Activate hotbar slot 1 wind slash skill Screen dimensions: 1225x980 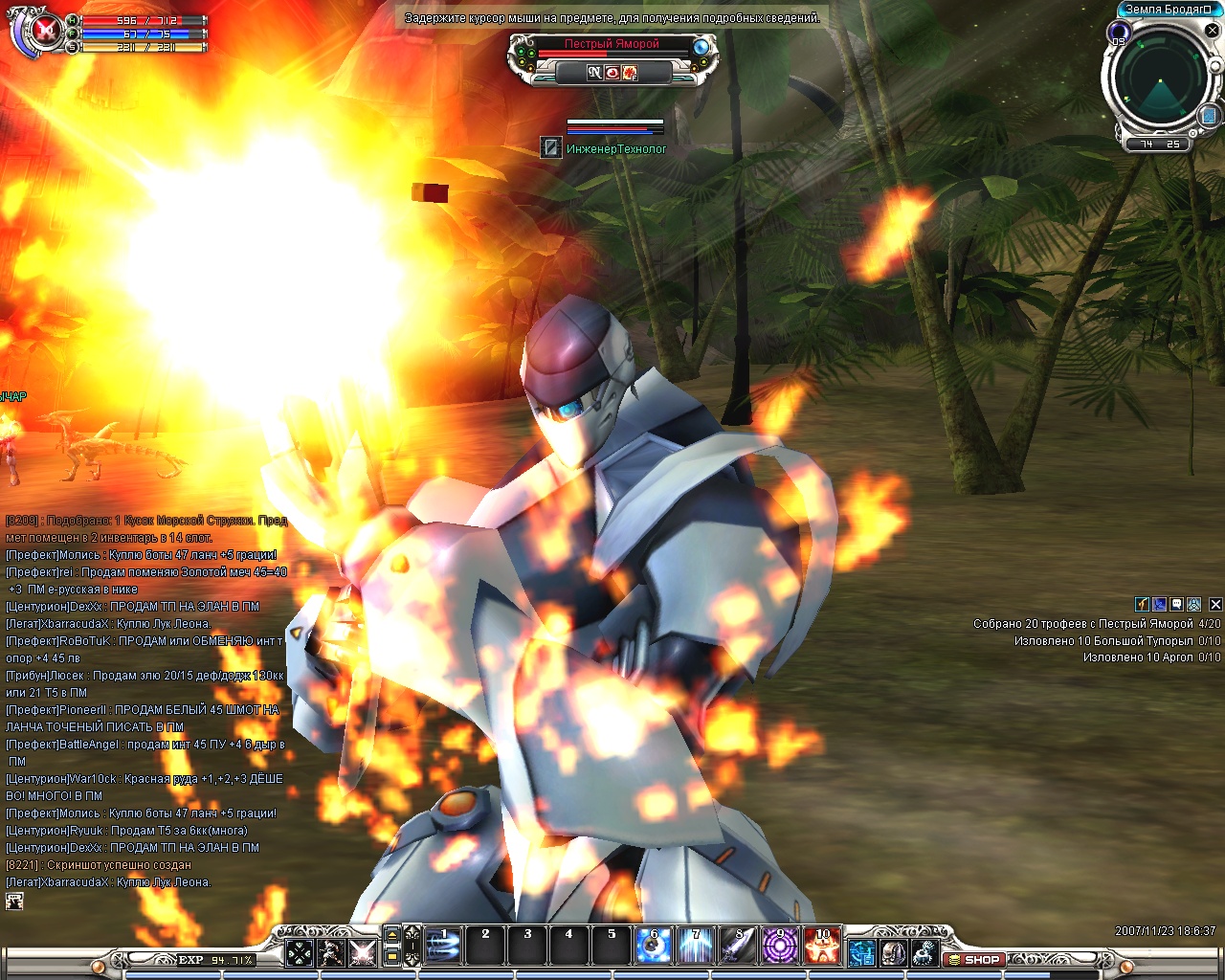(443, 946)
